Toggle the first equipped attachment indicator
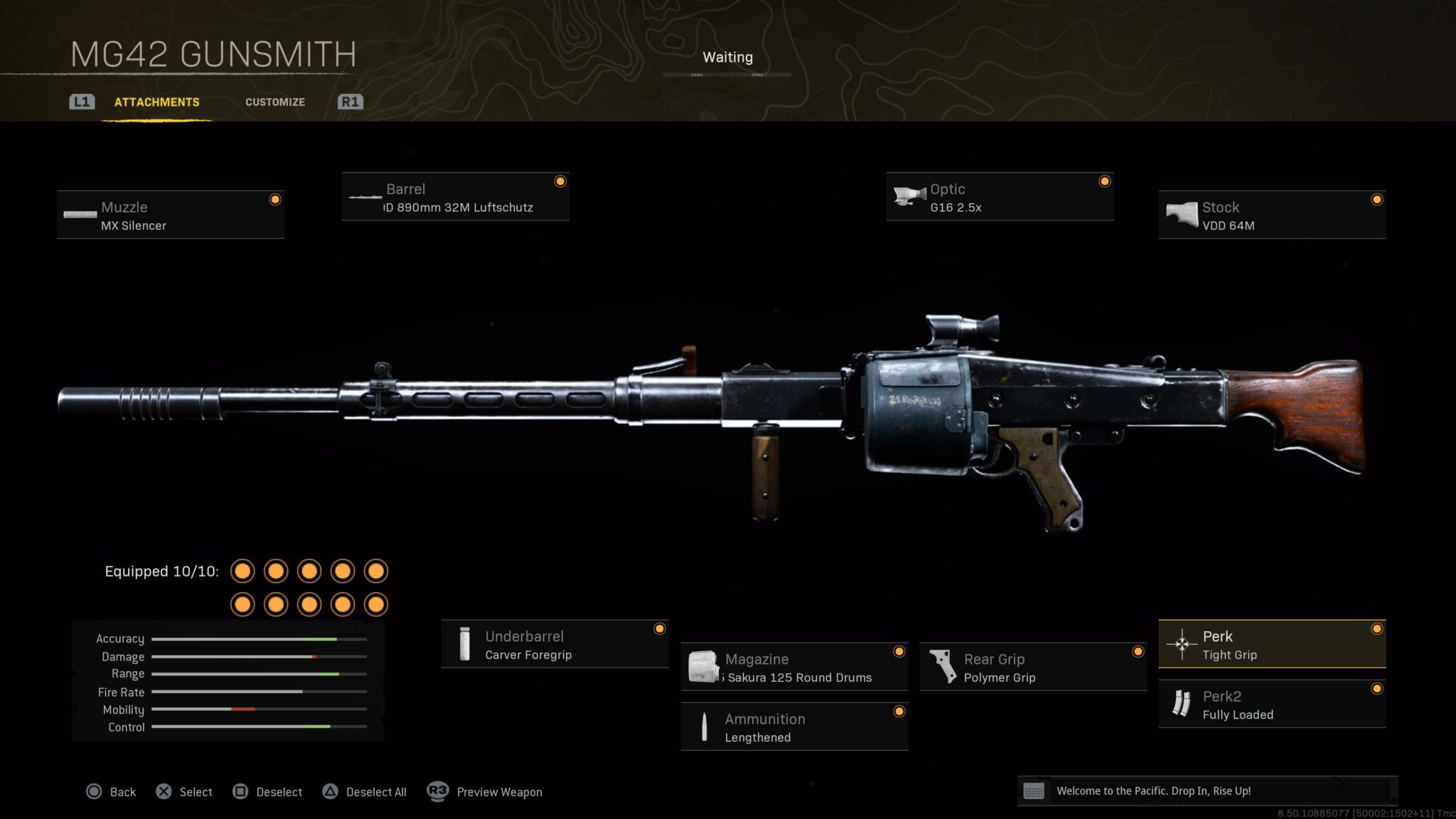Screen dimensions: 1456x819 point(243,571)
